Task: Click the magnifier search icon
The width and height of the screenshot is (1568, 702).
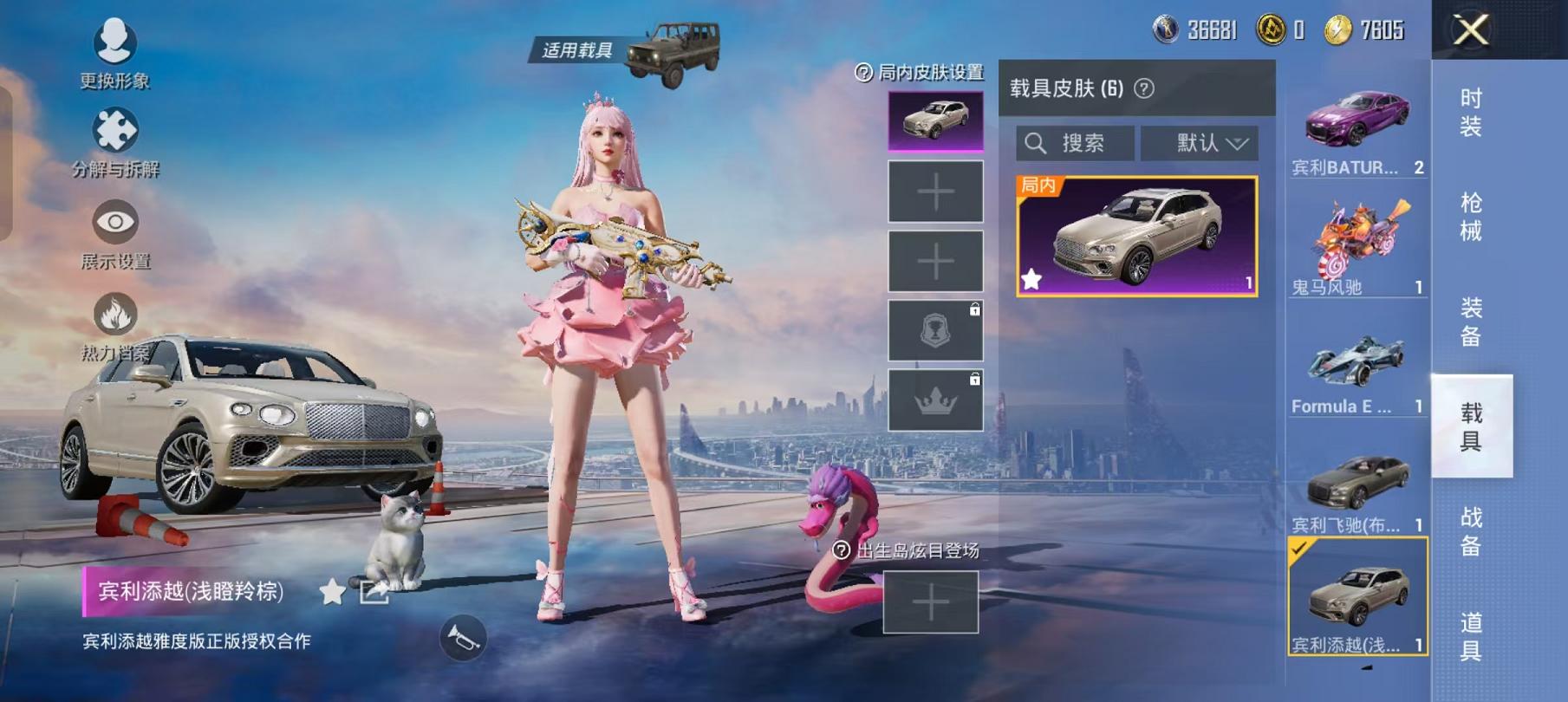Action: [1038, 142]
